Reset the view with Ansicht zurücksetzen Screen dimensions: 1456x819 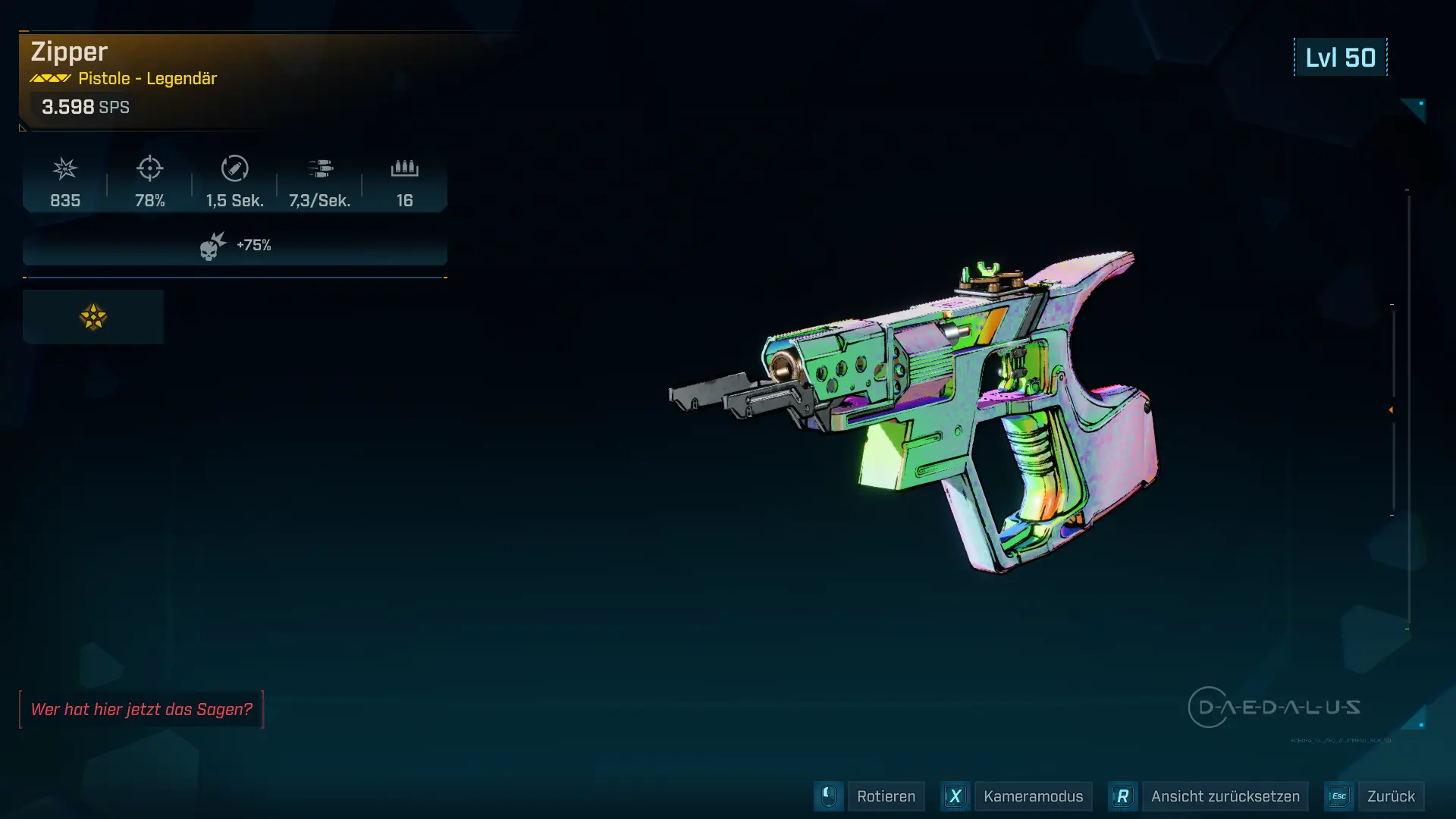(1225, 796)
